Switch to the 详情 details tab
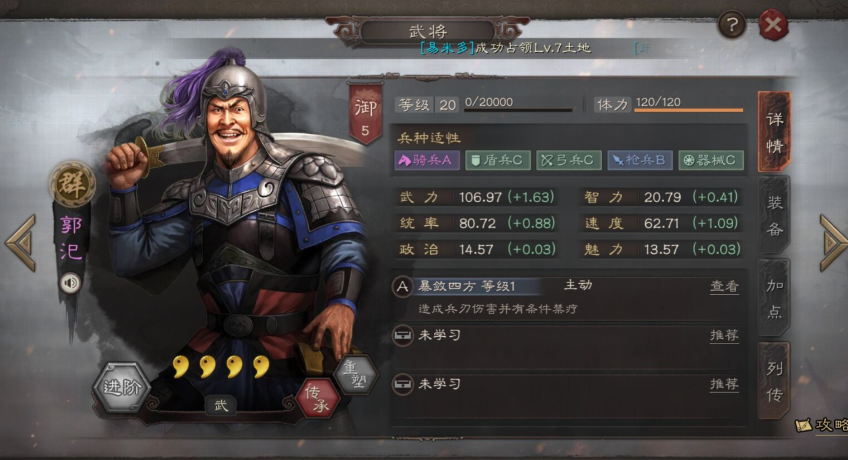Image resolution: width=848 pixels, height=460 pixels. 774,132
